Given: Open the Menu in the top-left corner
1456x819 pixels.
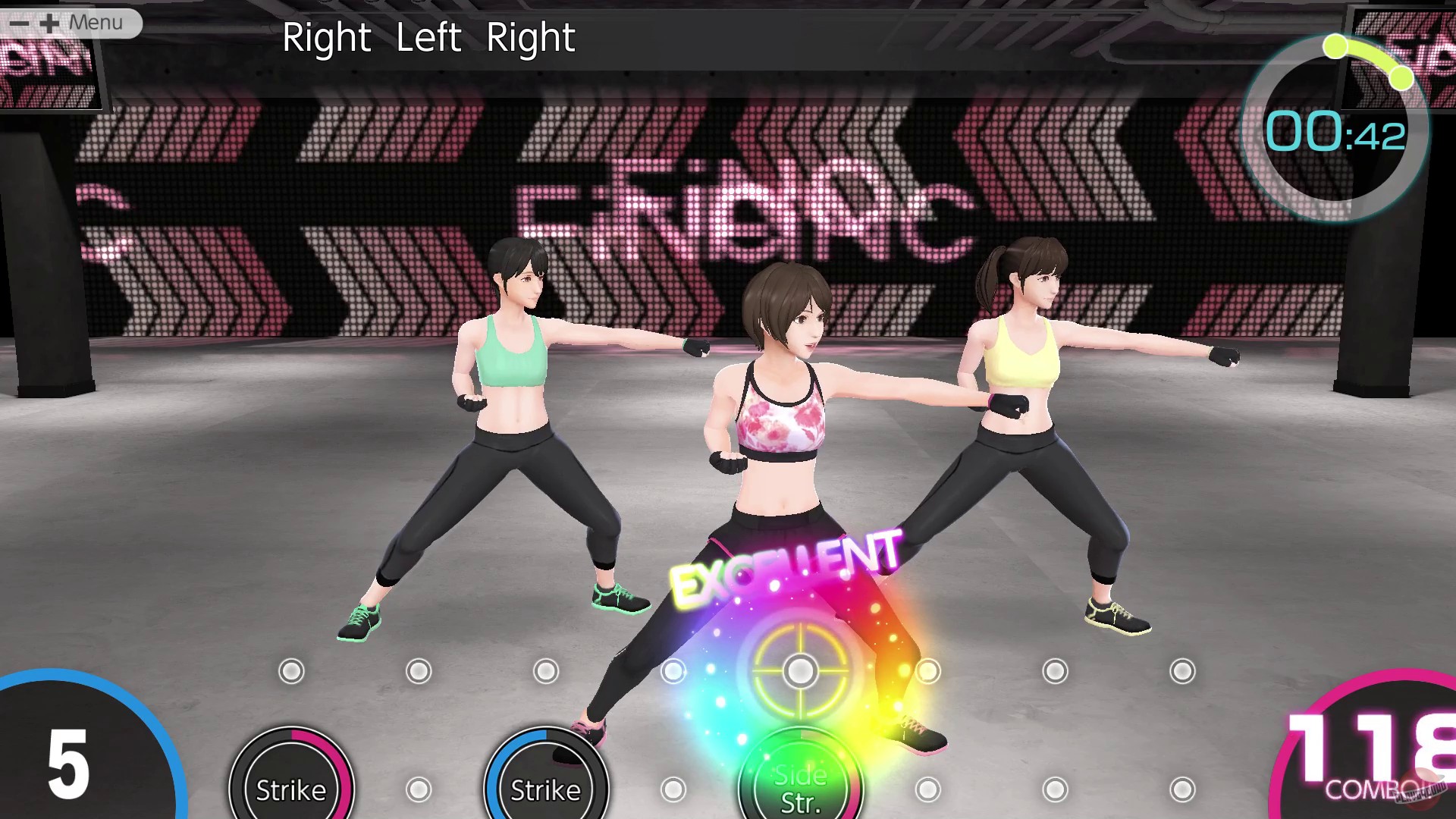Looking at the screenshot, I should pyautogui.click(x=95, y=22).
